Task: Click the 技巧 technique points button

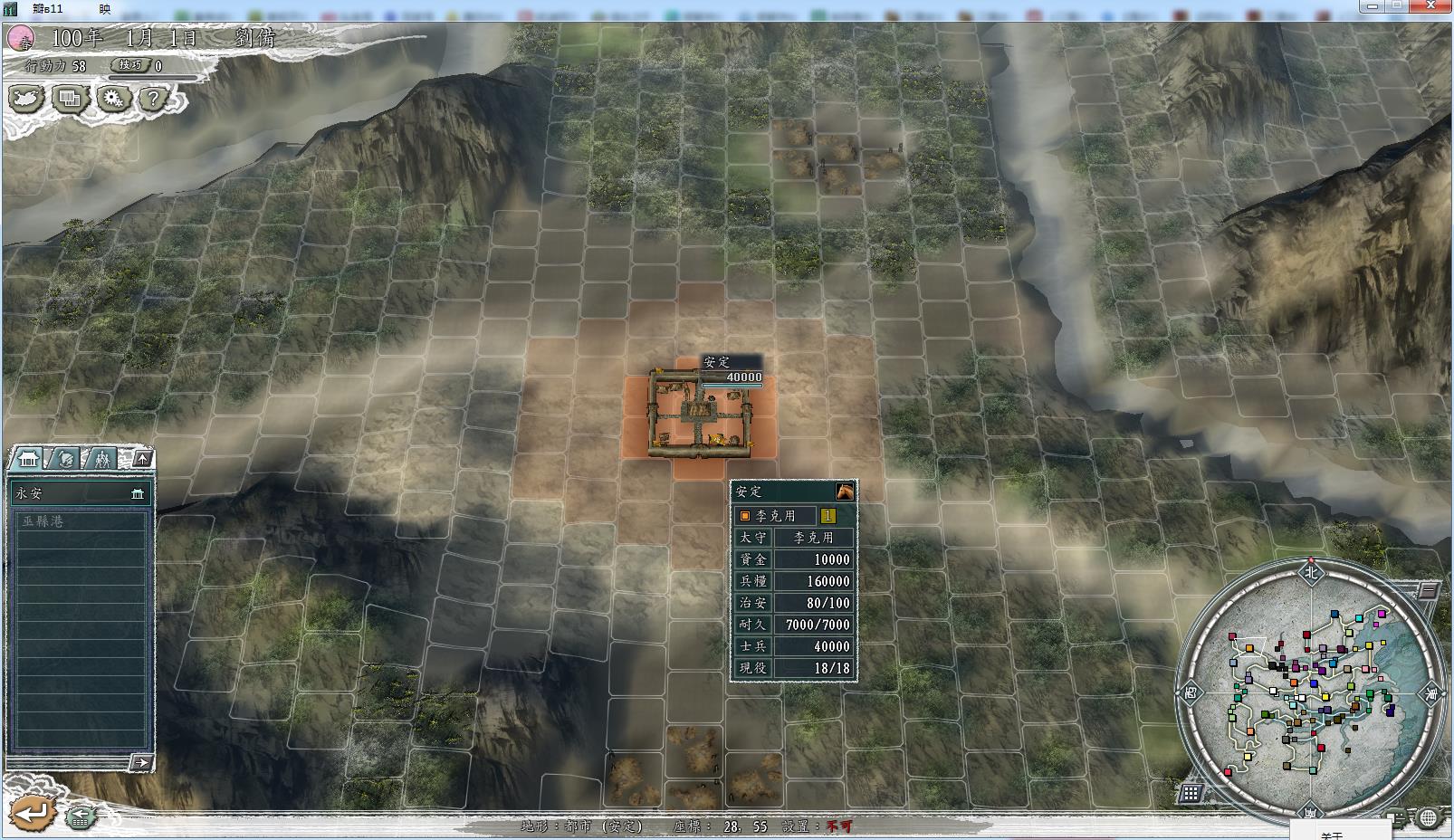Action: pos(130,65)
